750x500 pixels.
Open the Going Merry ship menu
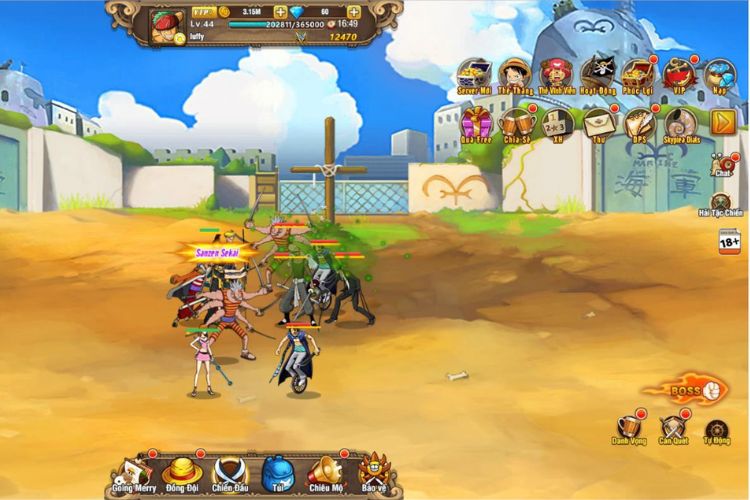pos(132,471)
